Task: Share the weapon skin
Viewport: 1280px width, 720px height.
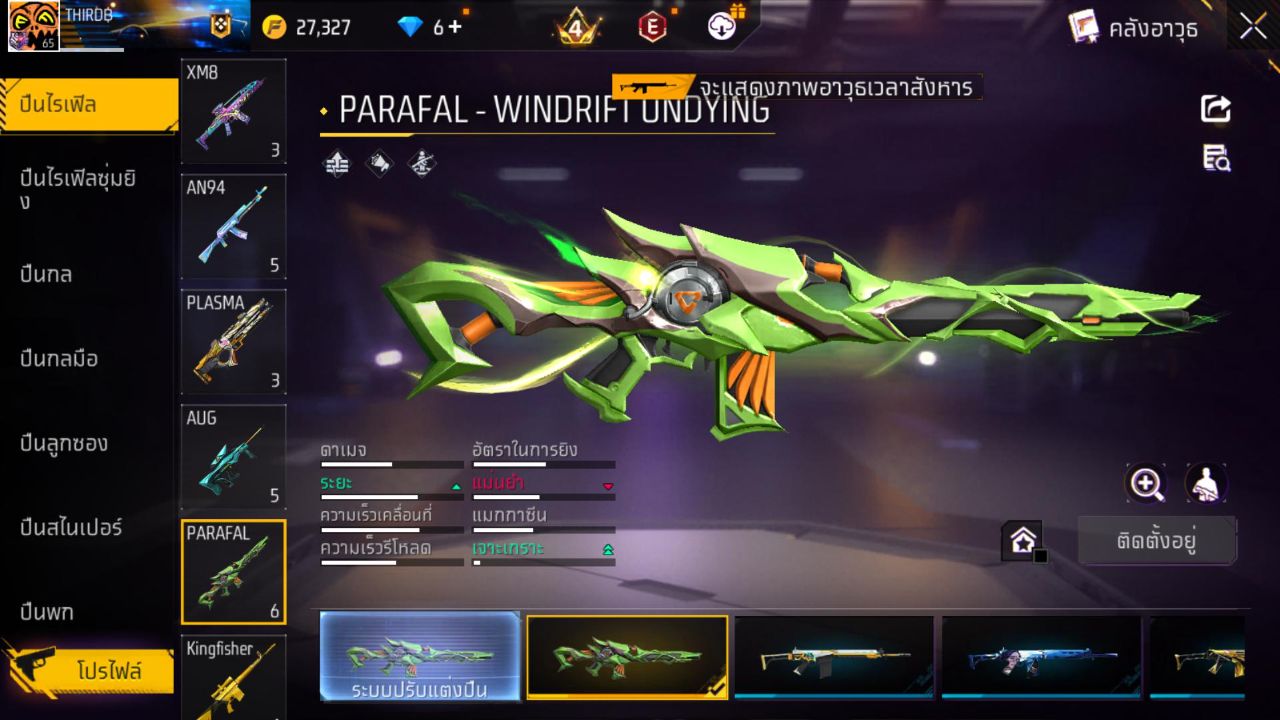Action: pyautogui.click(x=1216, y=109)
